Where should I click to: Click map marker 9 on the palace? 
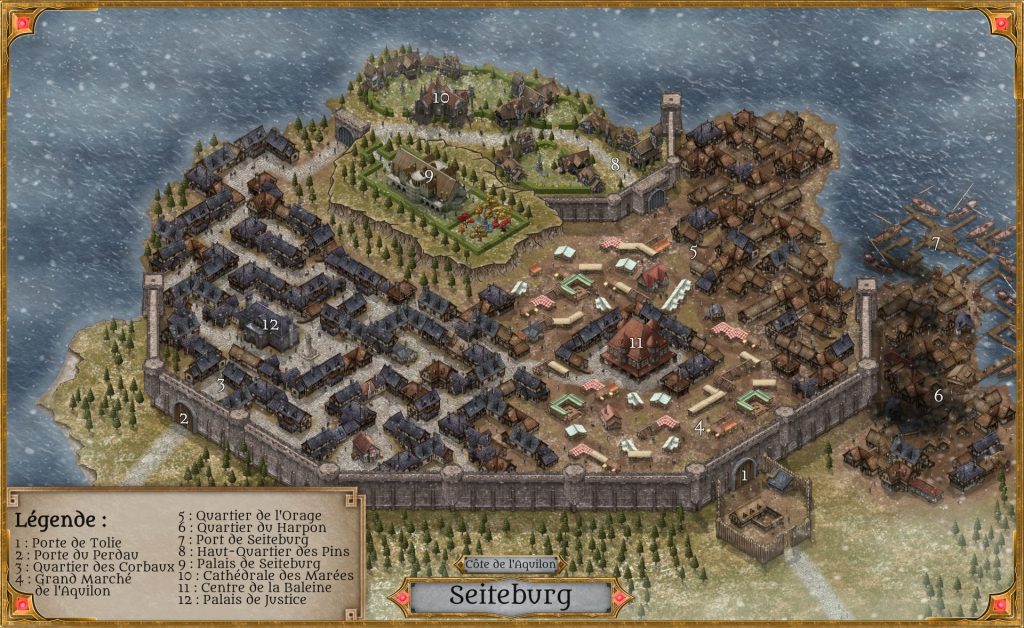(x=428, y=175)
